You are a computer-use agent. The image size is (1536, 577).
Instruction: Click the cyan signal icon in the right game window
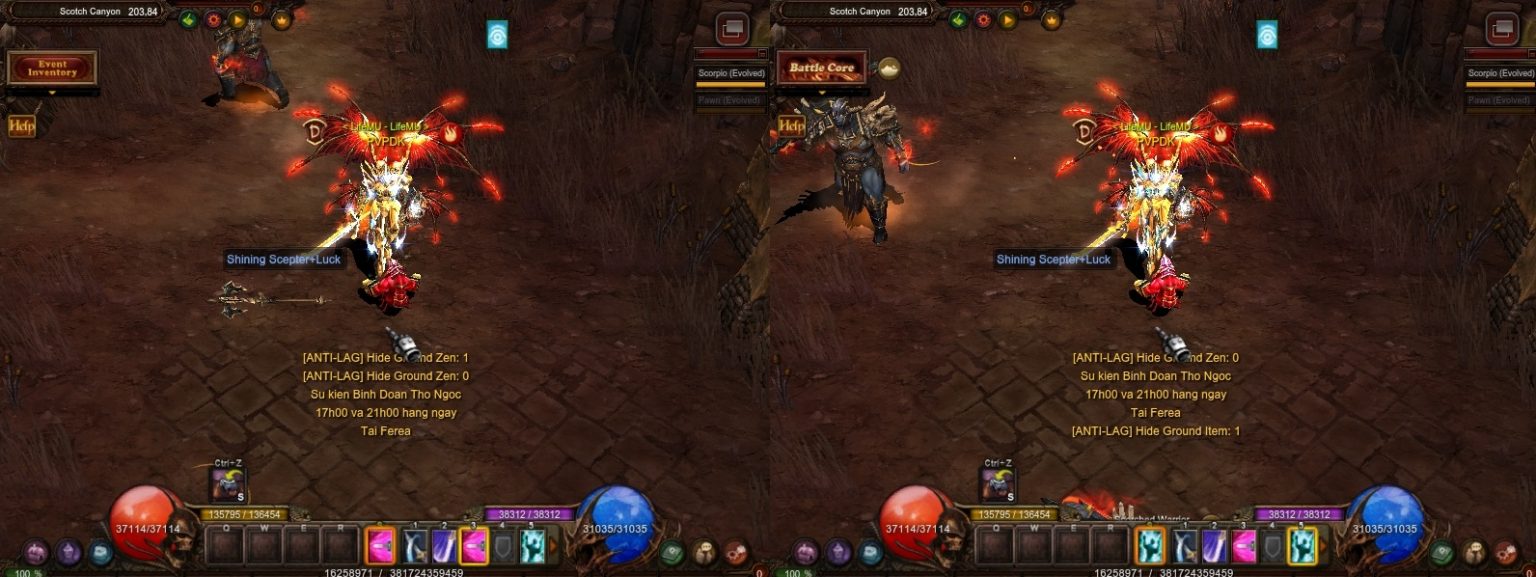click(x=1267, y=34)
